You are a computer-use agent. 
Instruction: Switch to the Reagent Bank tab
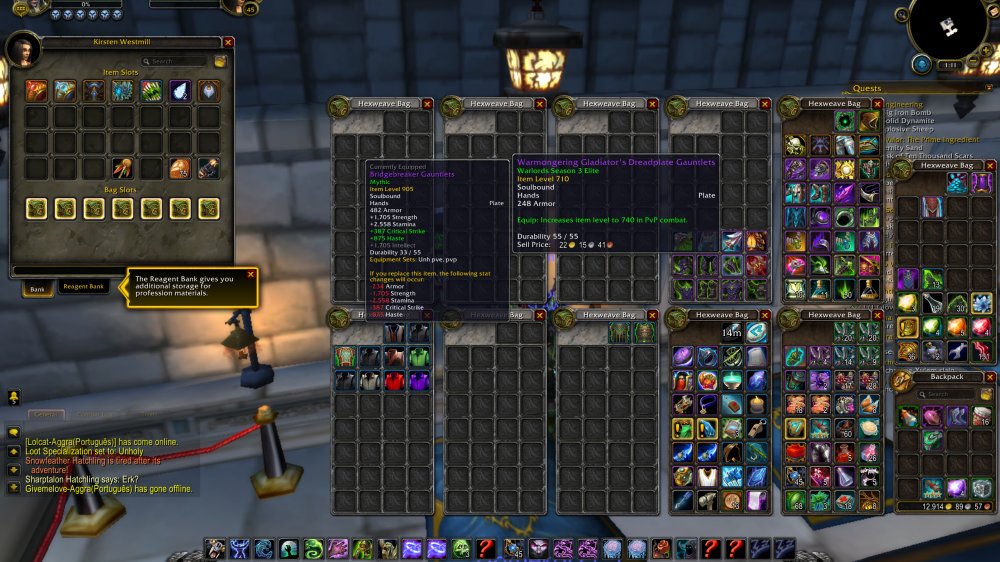(84, 287)
